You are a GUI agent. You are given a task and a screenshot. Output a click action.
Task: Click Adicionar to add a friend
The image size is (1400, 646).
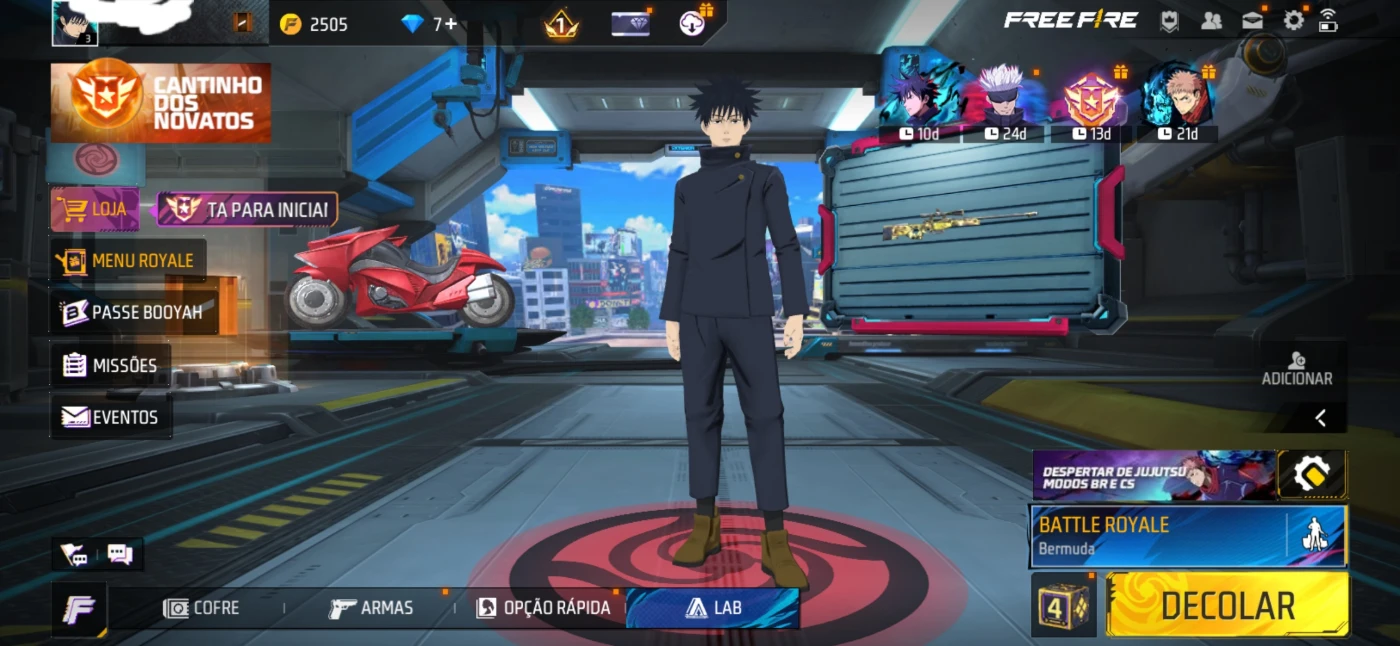click(x=1297, y=369)
